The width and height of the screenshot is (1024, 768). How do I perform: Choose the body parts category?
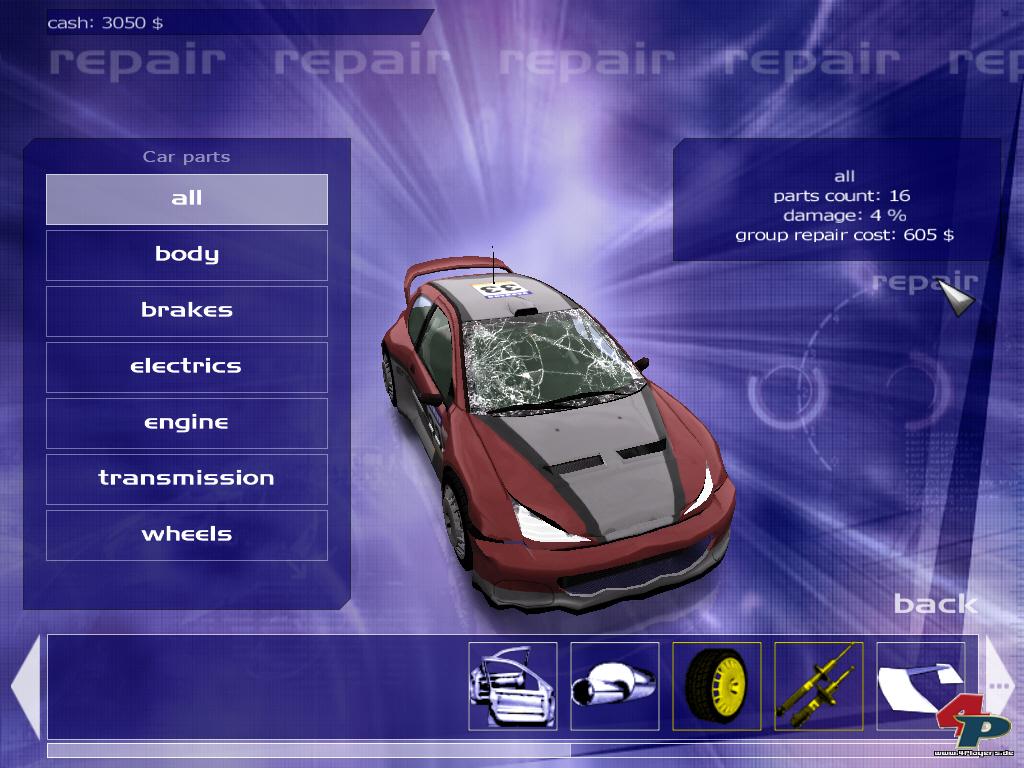point(187,255)
